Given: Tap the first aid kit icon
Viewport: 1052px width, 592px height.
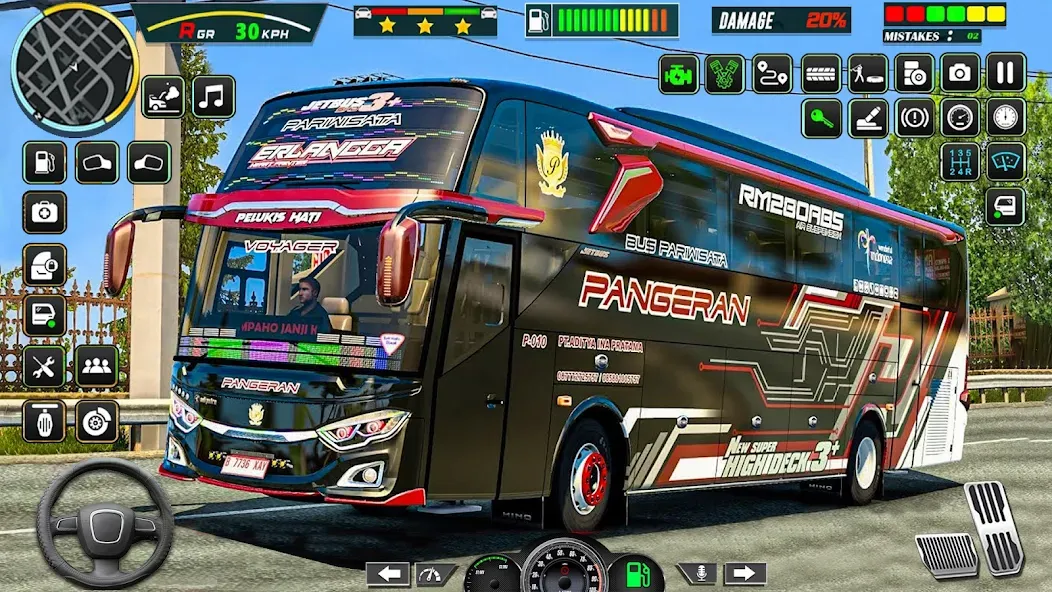Looking at the screenshot, I should [x=44, y=212].
